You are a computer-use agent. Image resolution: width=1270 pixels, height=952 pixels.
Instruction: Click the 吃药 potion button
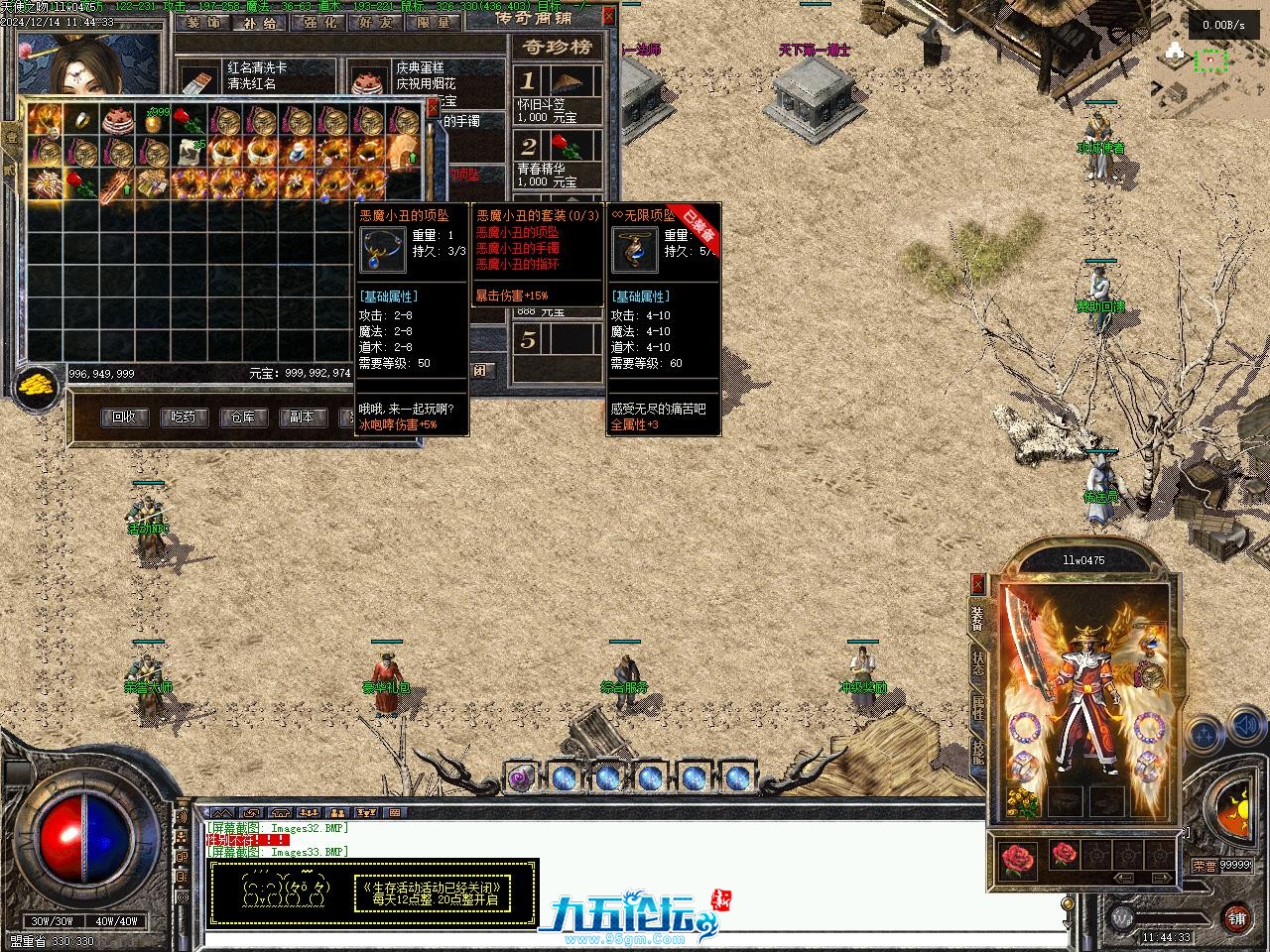(184, 417)
